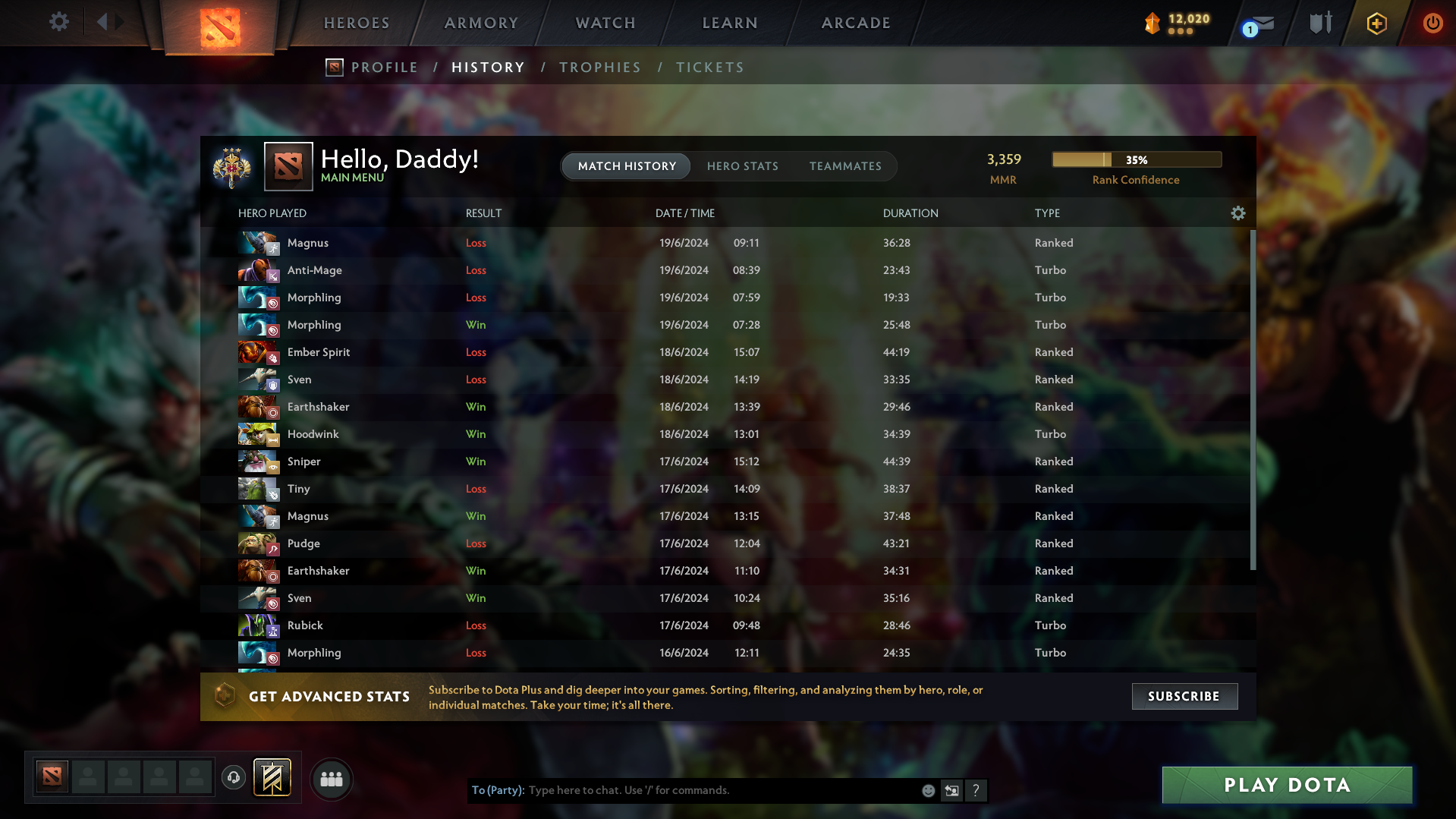The height and width of the screenshot is (819, 1456).
Task: Open the match history table settings gear
Action: [x=1237, y=213]
